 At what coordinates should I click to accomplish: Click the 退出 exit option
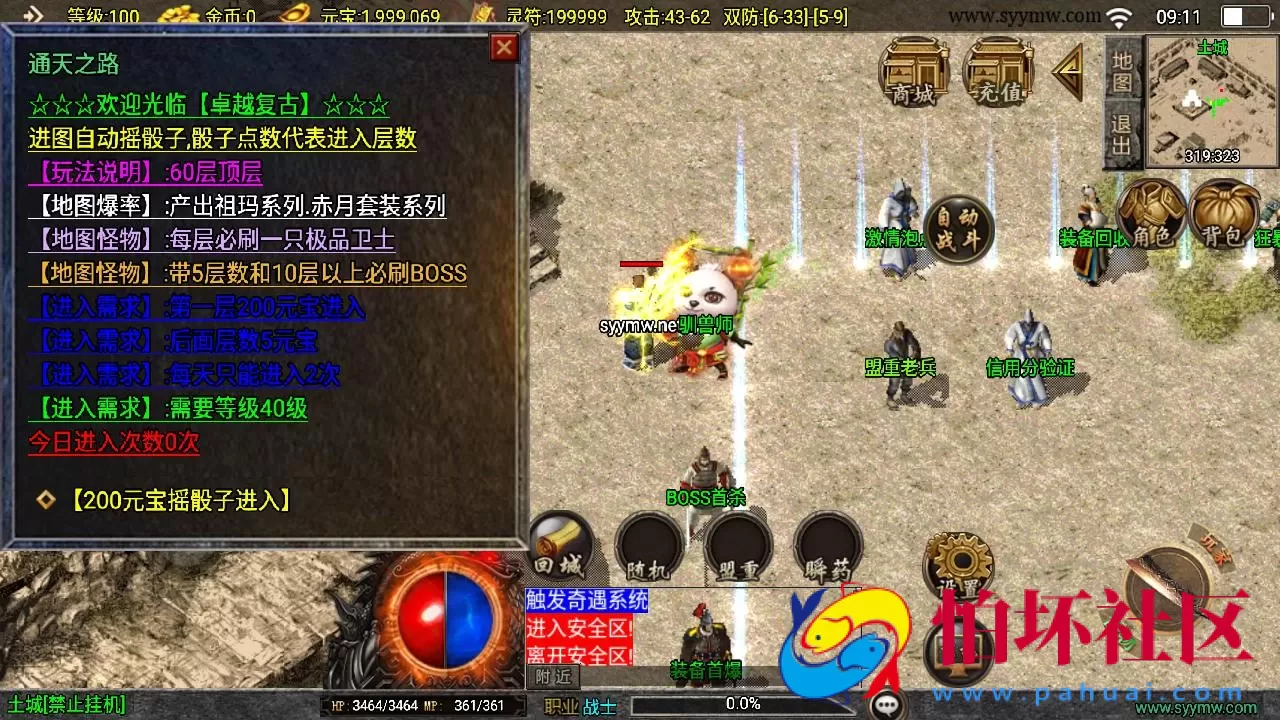(1122, 130)
